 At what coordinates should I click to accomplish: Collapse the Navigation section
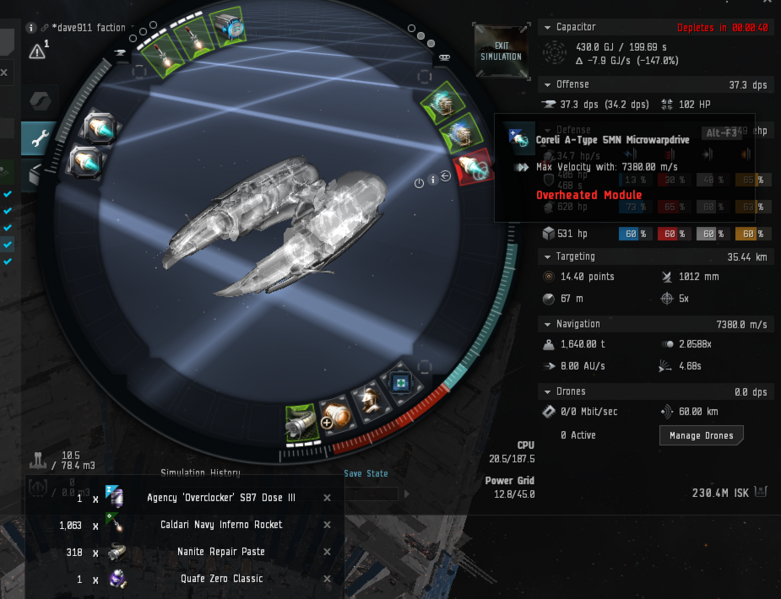[547, 324]
